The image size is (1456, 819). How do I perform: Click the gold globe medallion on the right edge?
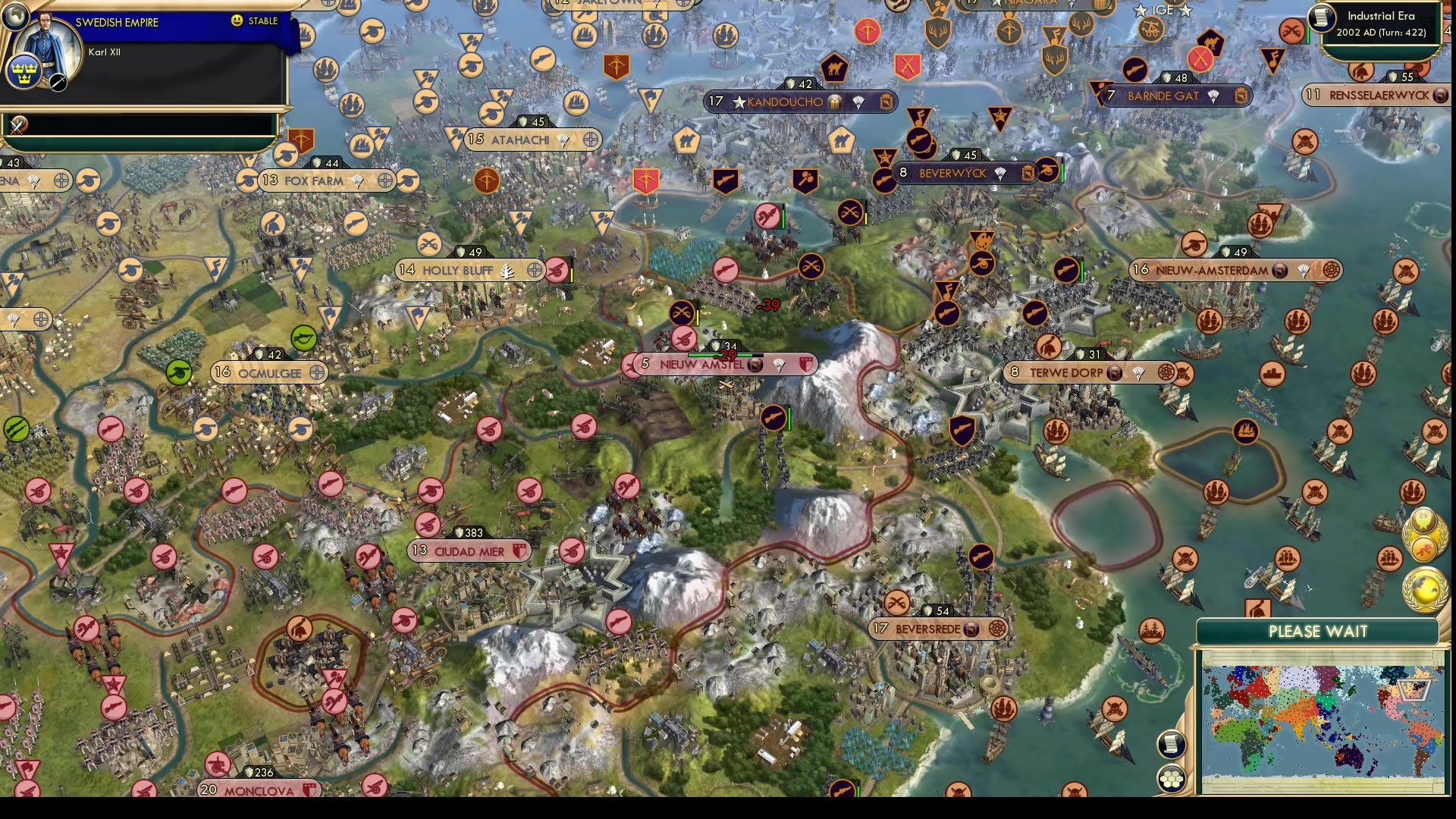[x=1423, y=587]
